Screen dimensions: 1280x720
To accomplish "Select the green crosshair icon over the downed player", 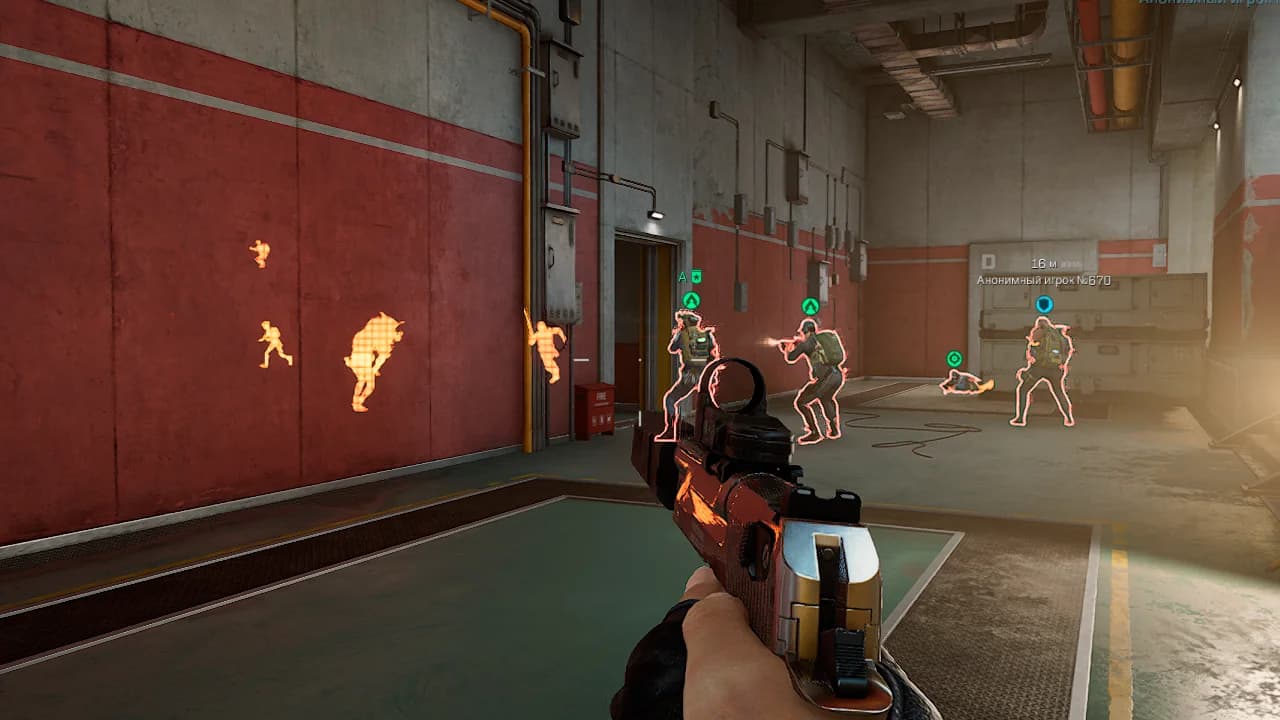I will coord(953,355).
